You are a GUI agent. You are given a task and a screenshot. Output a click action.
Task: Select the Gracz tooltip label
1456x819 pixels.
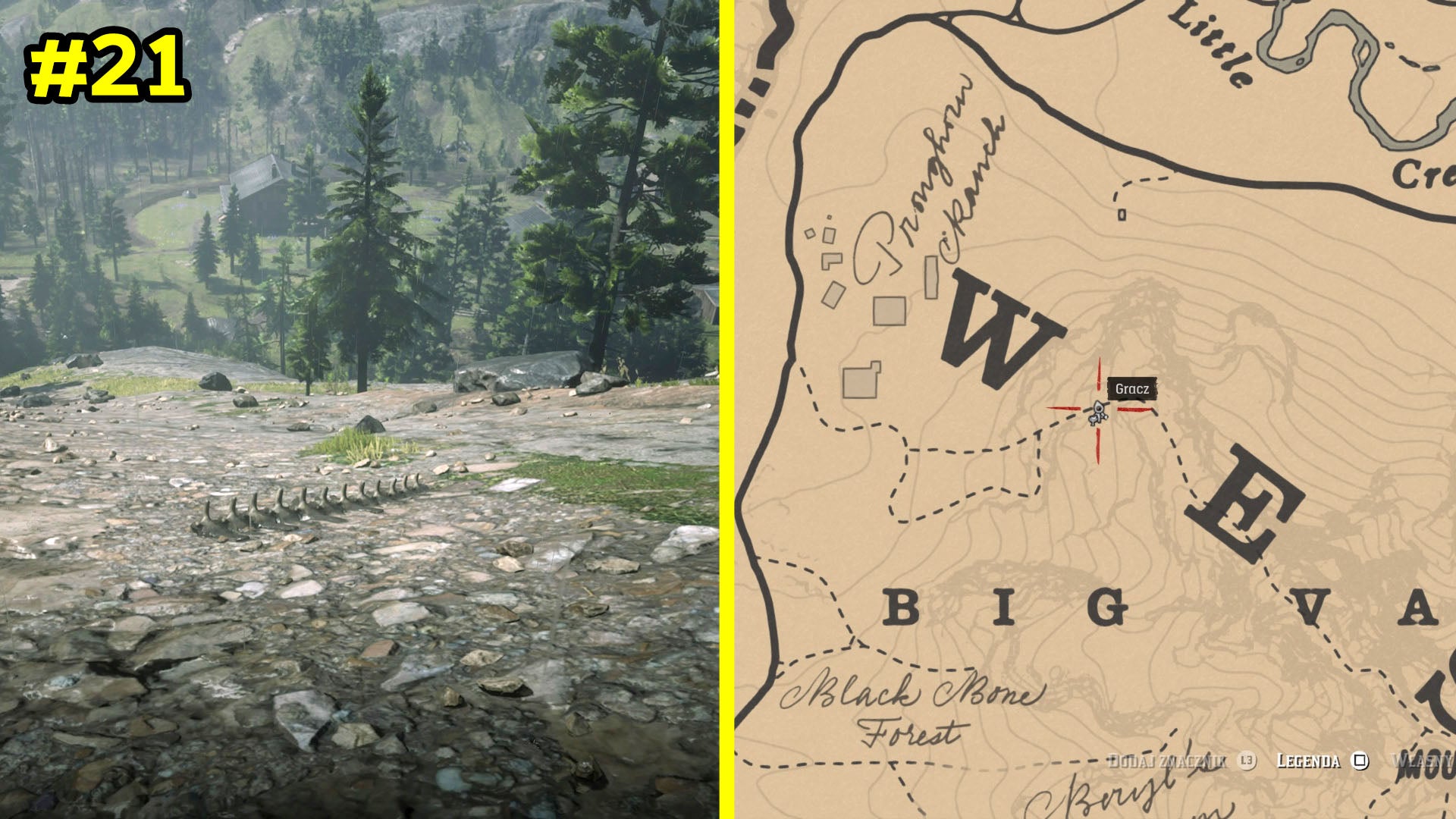(x=1134, y=388)
